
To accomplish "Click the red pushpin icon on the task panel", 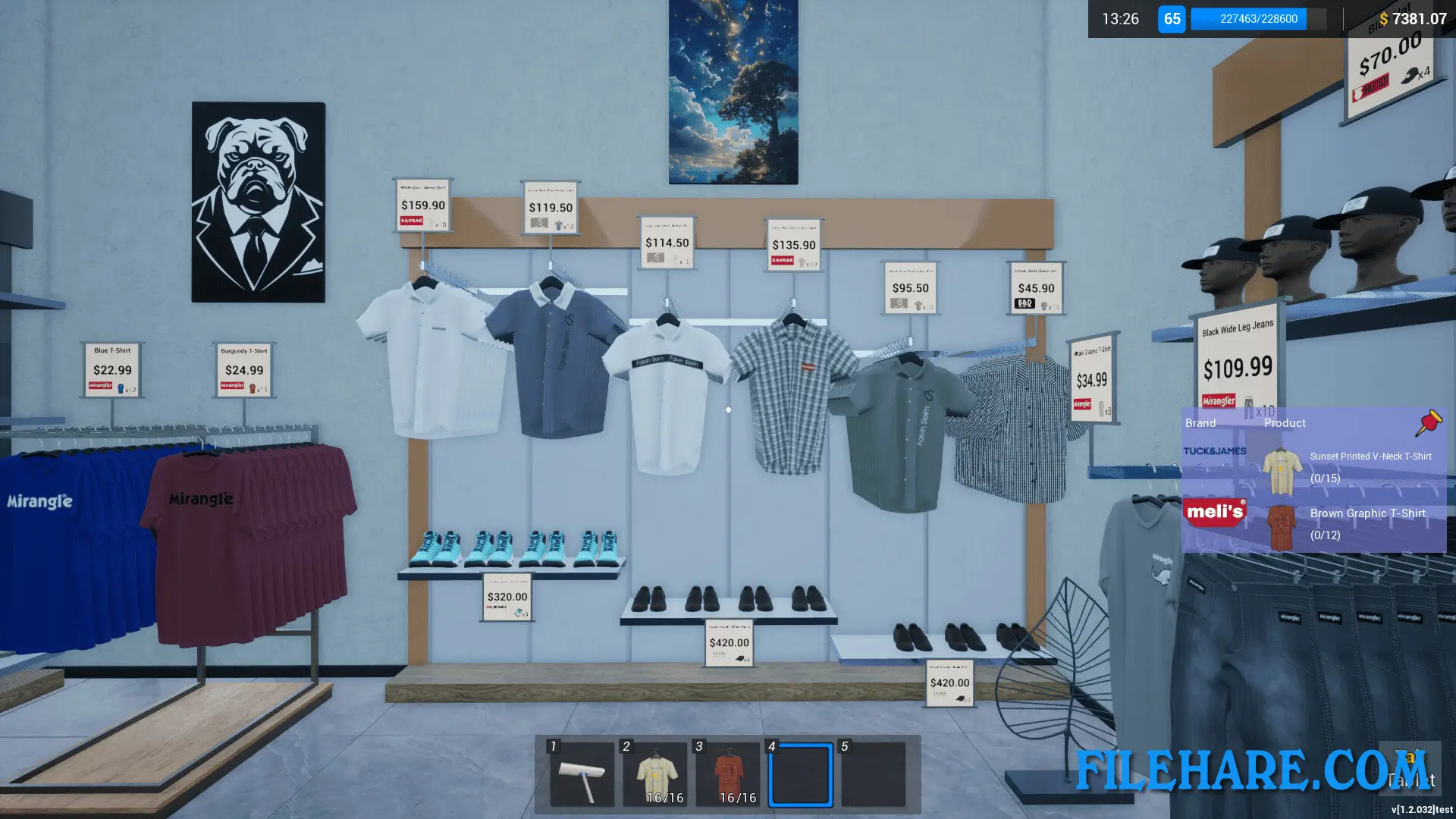I will [1429, 423].
